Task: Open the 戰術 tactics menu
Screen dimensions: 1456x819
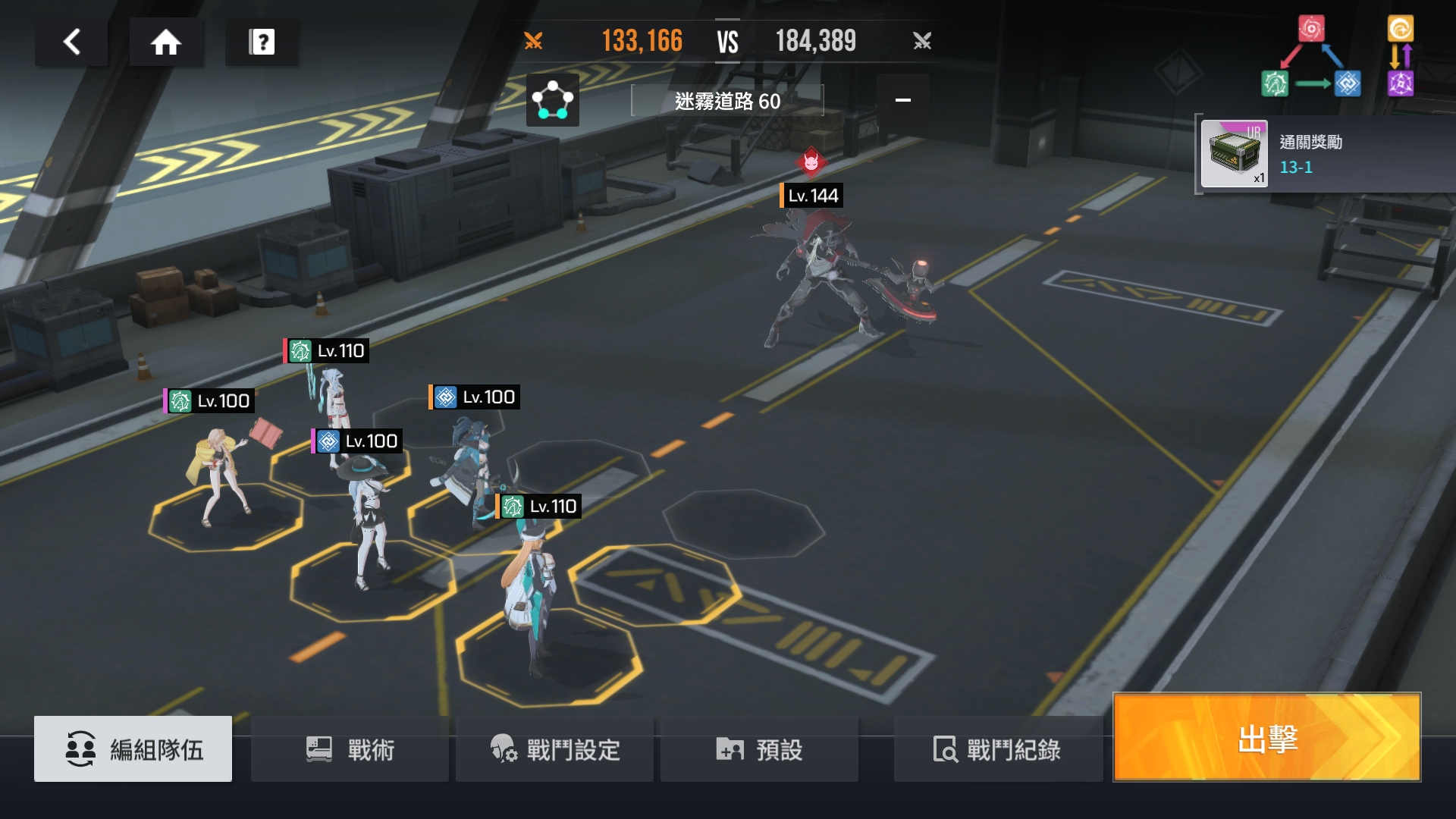Action: (x=350, y=749)
